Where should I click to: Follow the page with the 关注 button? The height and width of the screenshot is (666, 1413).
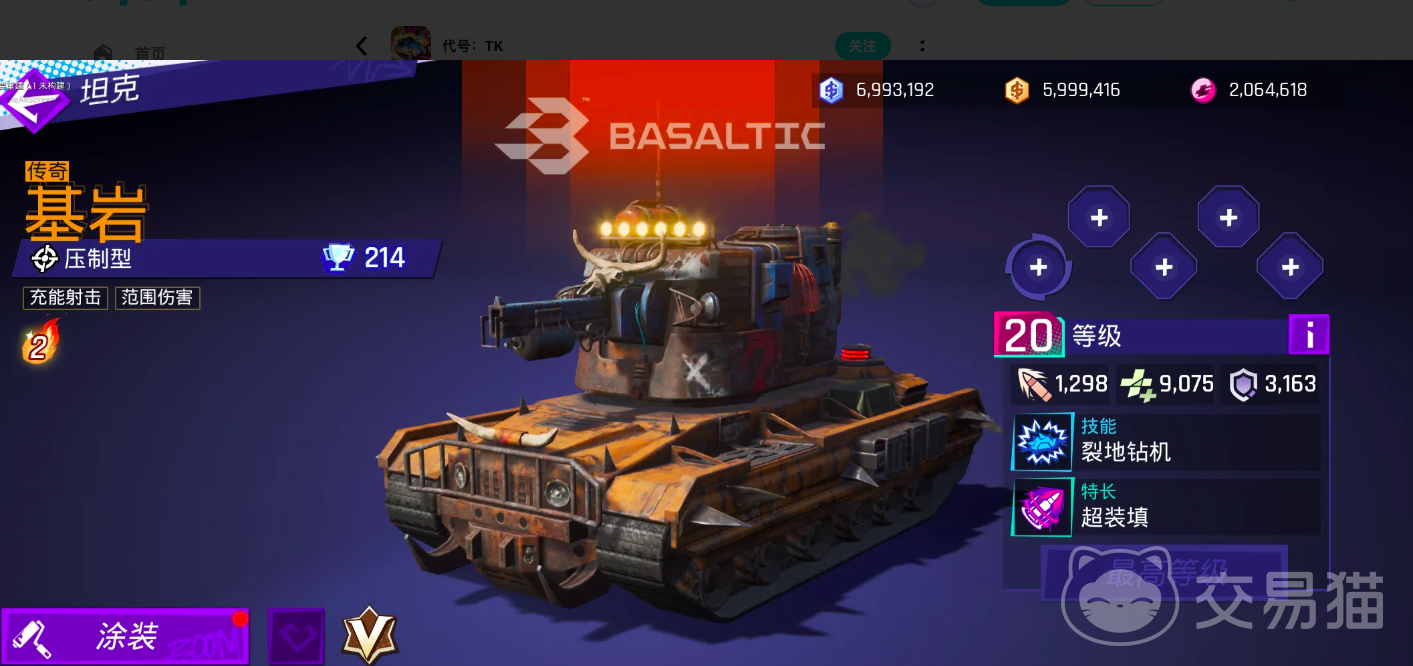click(862, 46)
